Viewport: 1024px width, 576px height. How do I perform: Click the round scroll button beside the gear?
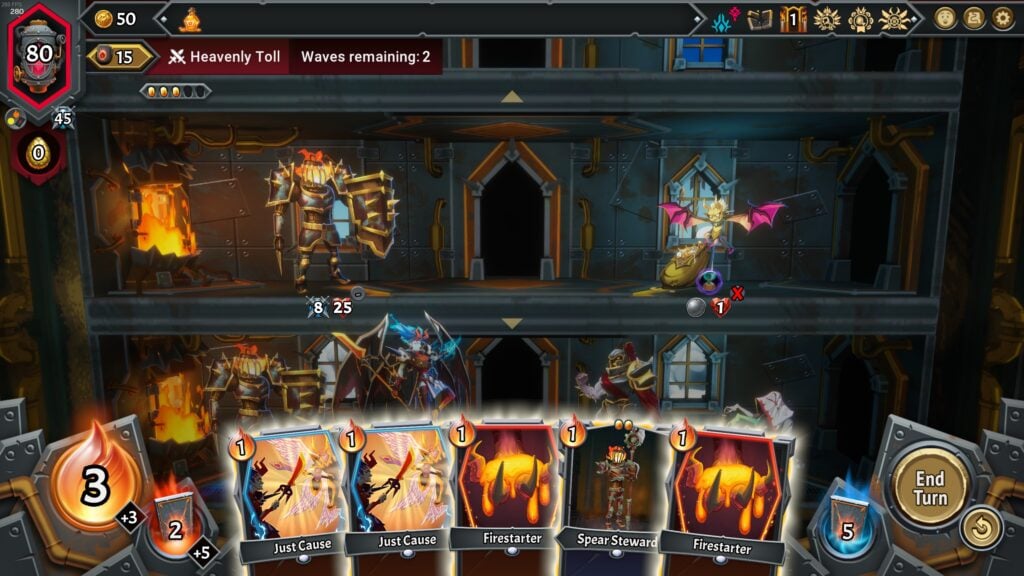[x=974, y=18]
